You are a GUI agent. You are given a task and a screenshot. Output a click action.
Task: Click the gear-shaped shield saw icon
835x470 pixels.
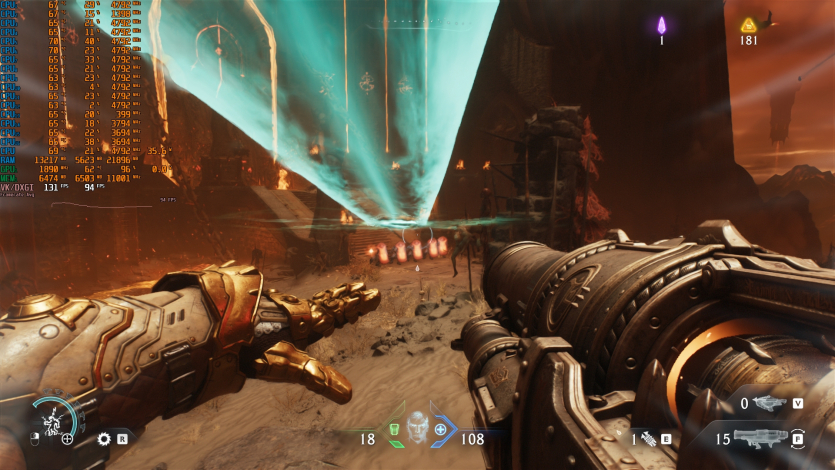click(104, 438)
